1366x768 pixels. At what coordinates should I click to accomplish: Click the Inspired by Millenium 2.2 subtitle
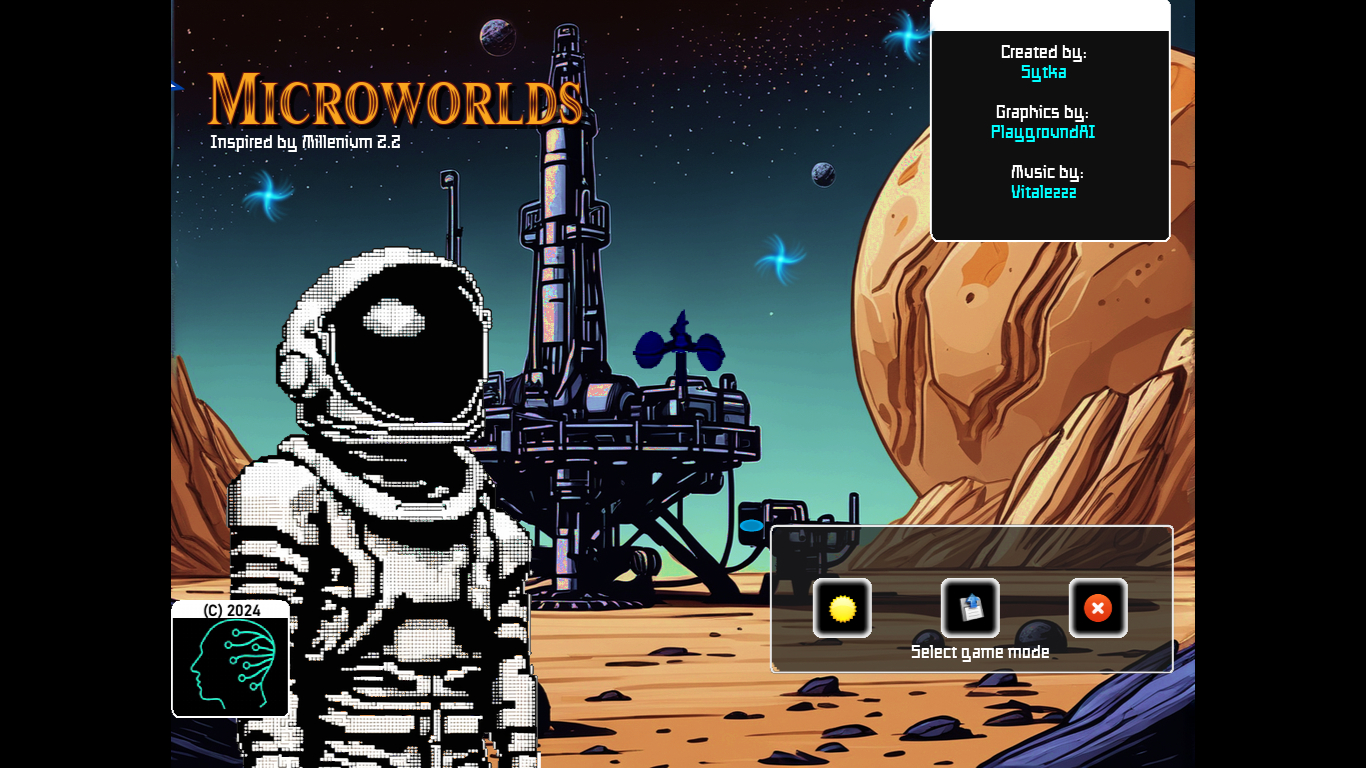(304, 142)
